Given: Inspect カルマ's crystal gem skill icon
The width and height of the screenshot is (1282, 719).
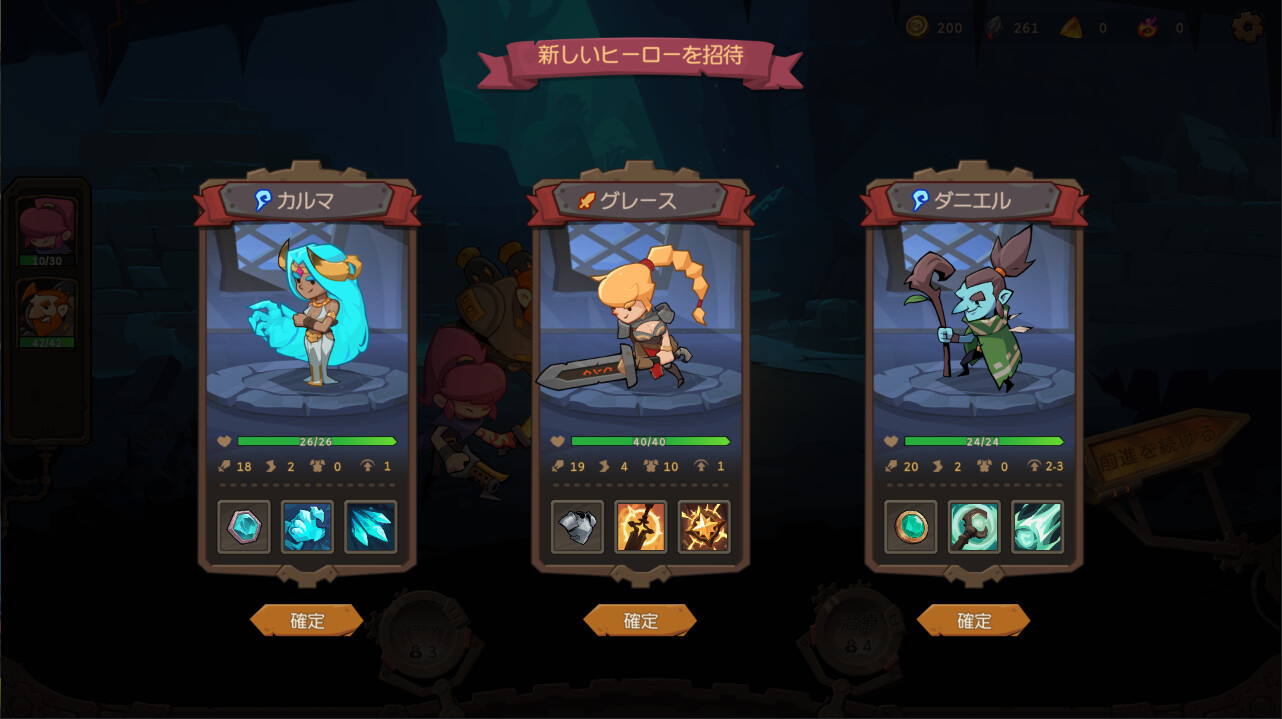Looking at the screenshot, I should pos(244,527).
